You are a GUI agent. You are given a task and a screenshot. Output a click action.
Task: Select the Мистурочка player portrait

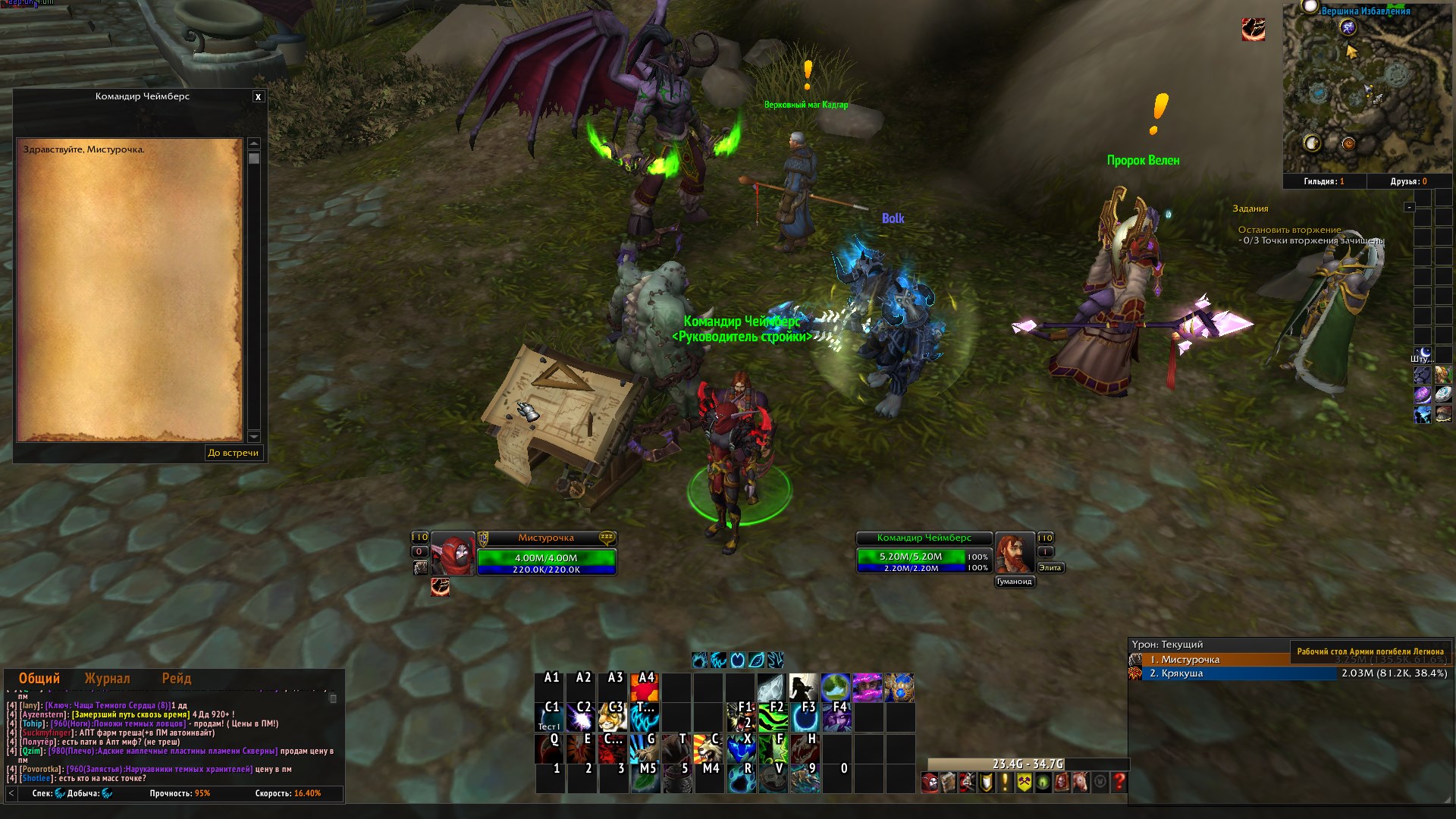tap(453, 554)
